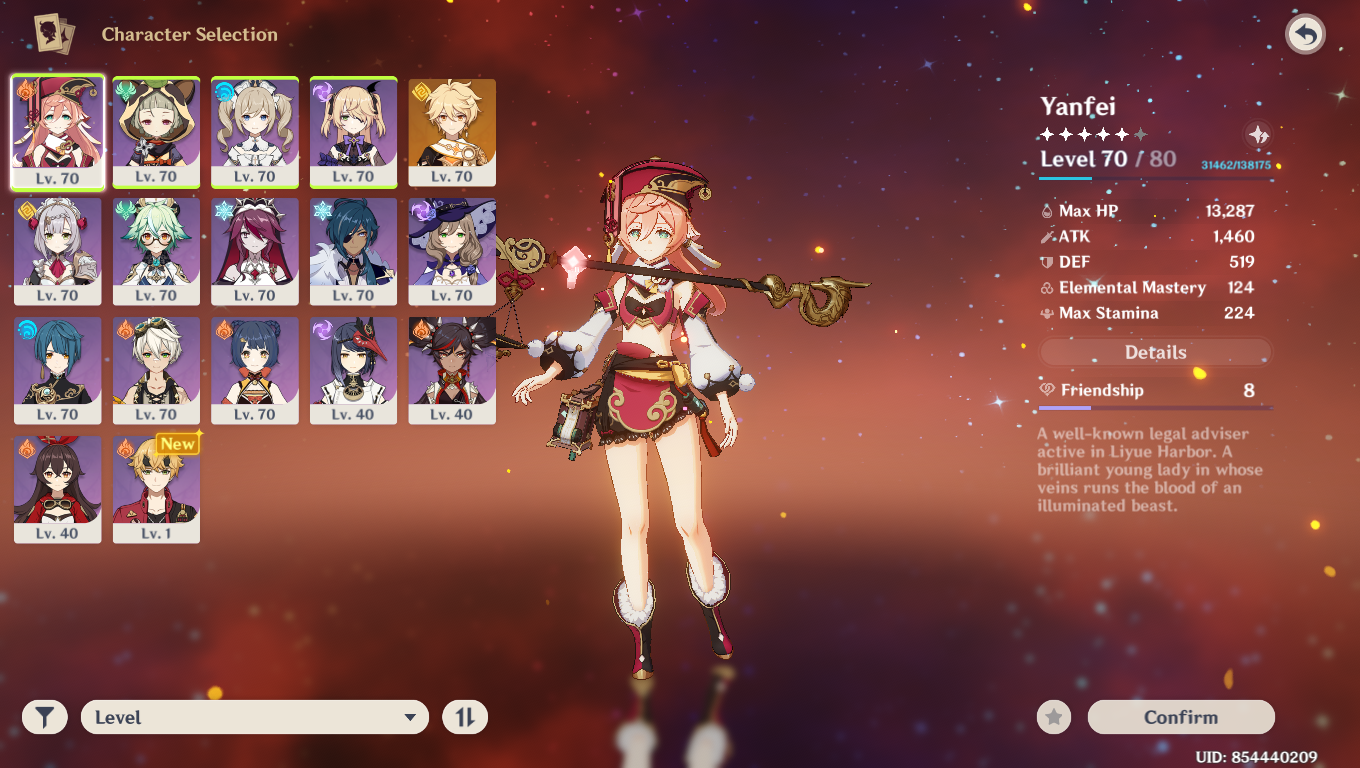Click the DEF shield stat icon

[x=1046, y=261]
